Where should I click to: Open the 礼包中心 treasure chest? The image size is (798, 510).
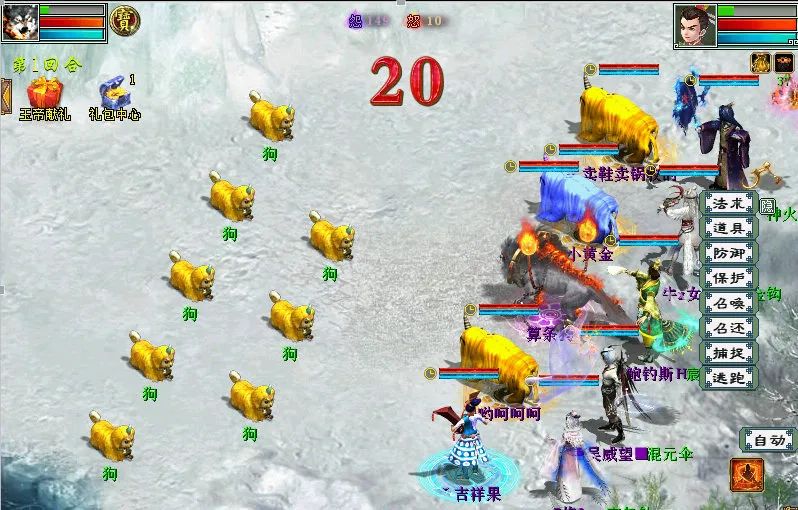113,93
